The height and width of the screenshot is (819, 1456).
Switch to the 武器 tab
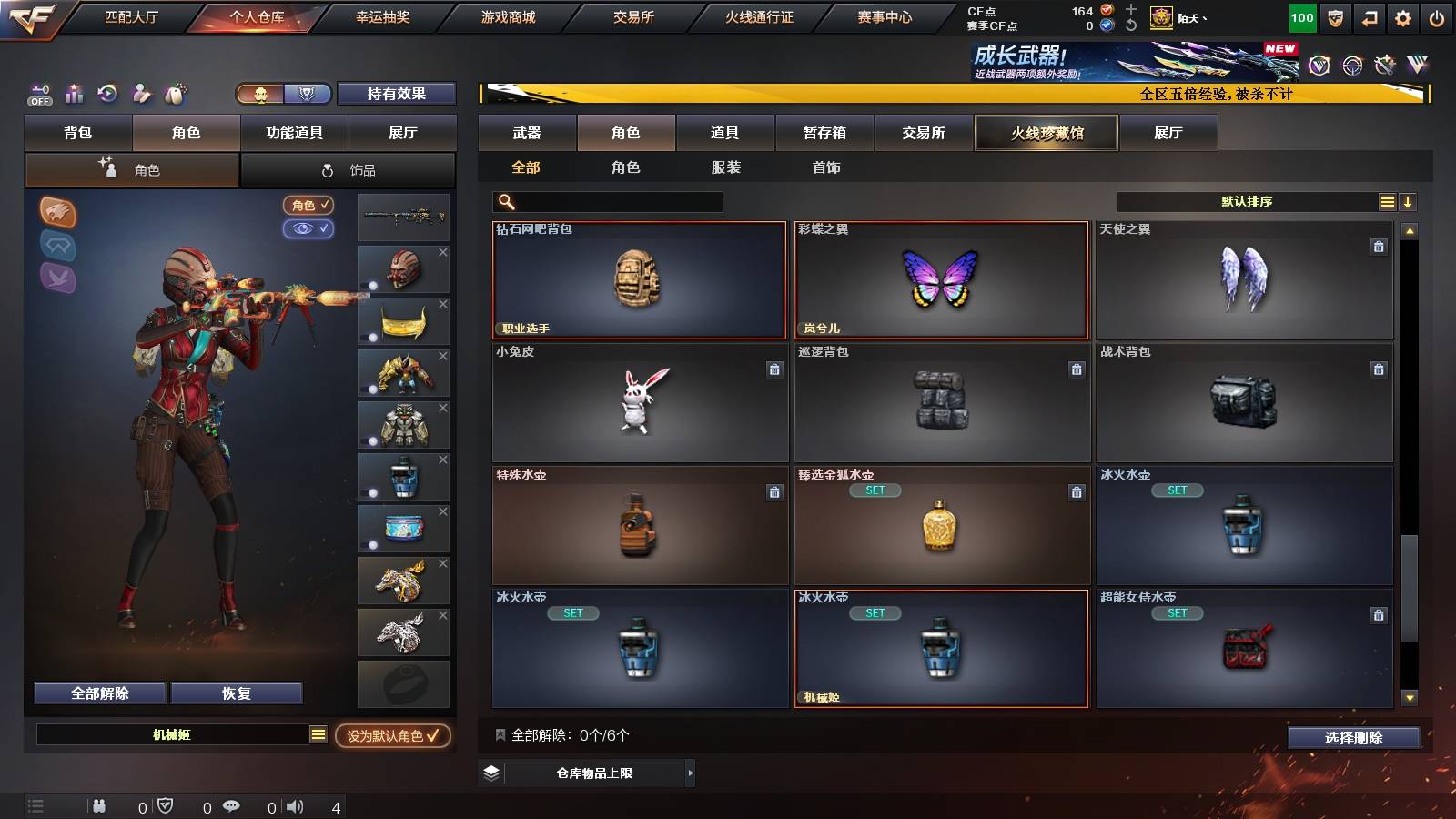click(x=528, y=132)
